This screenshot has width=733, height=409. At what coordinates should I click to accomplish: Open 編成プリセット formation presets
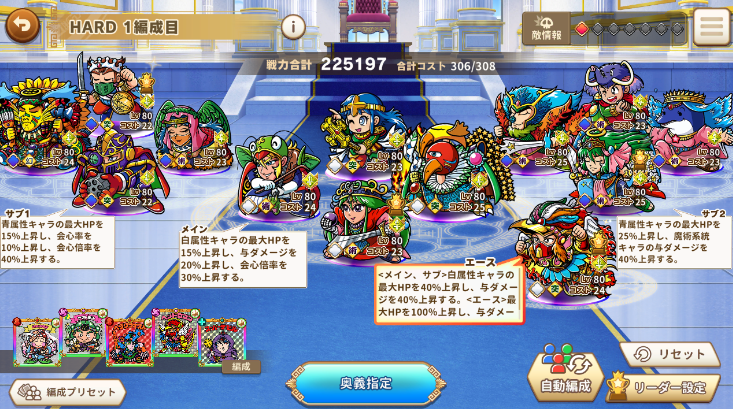click(68, 392)
